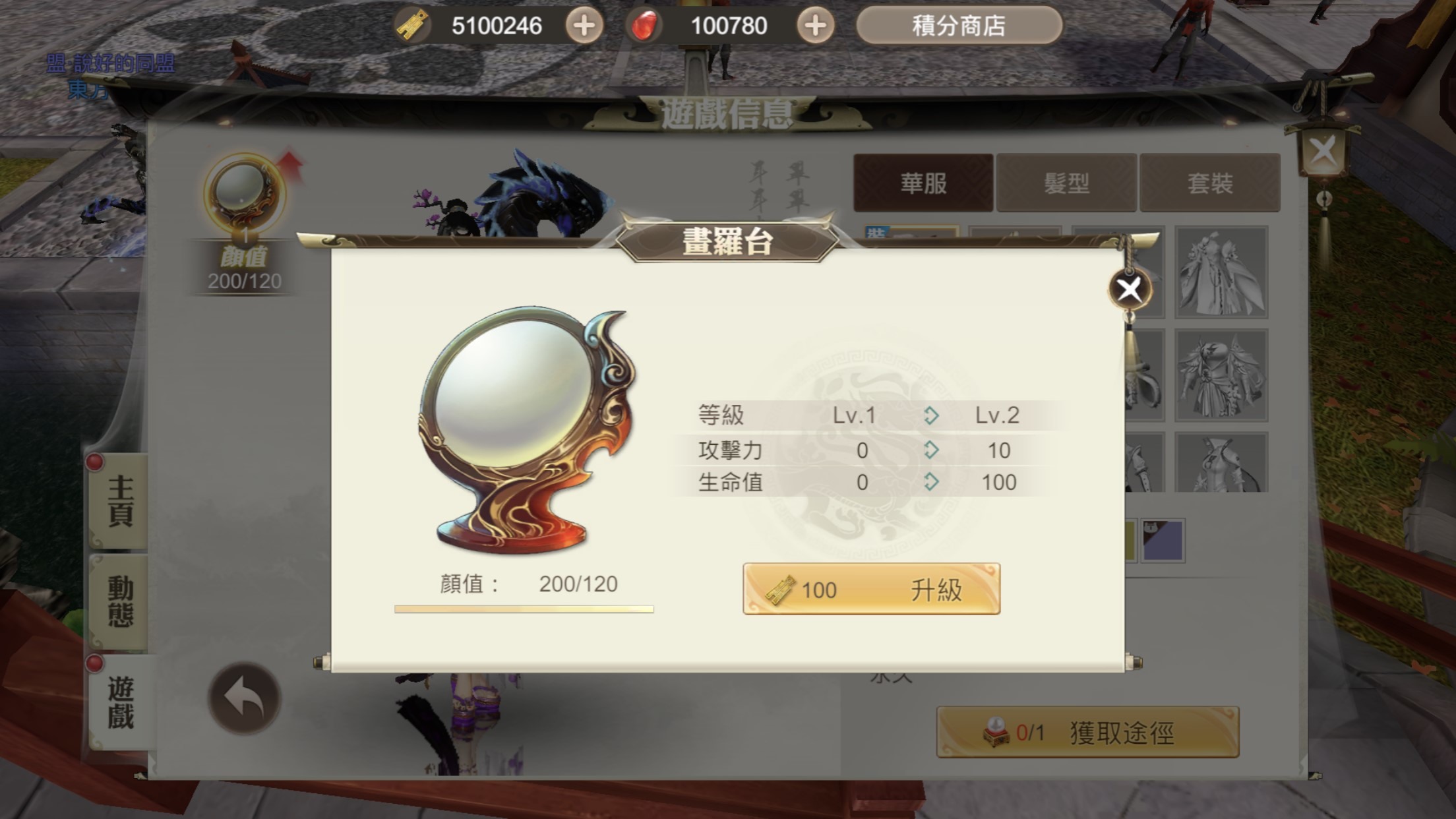The width and height of the screenshot is (1456, 819).
Task: Add more gems with the plus button
Action: 814,26
